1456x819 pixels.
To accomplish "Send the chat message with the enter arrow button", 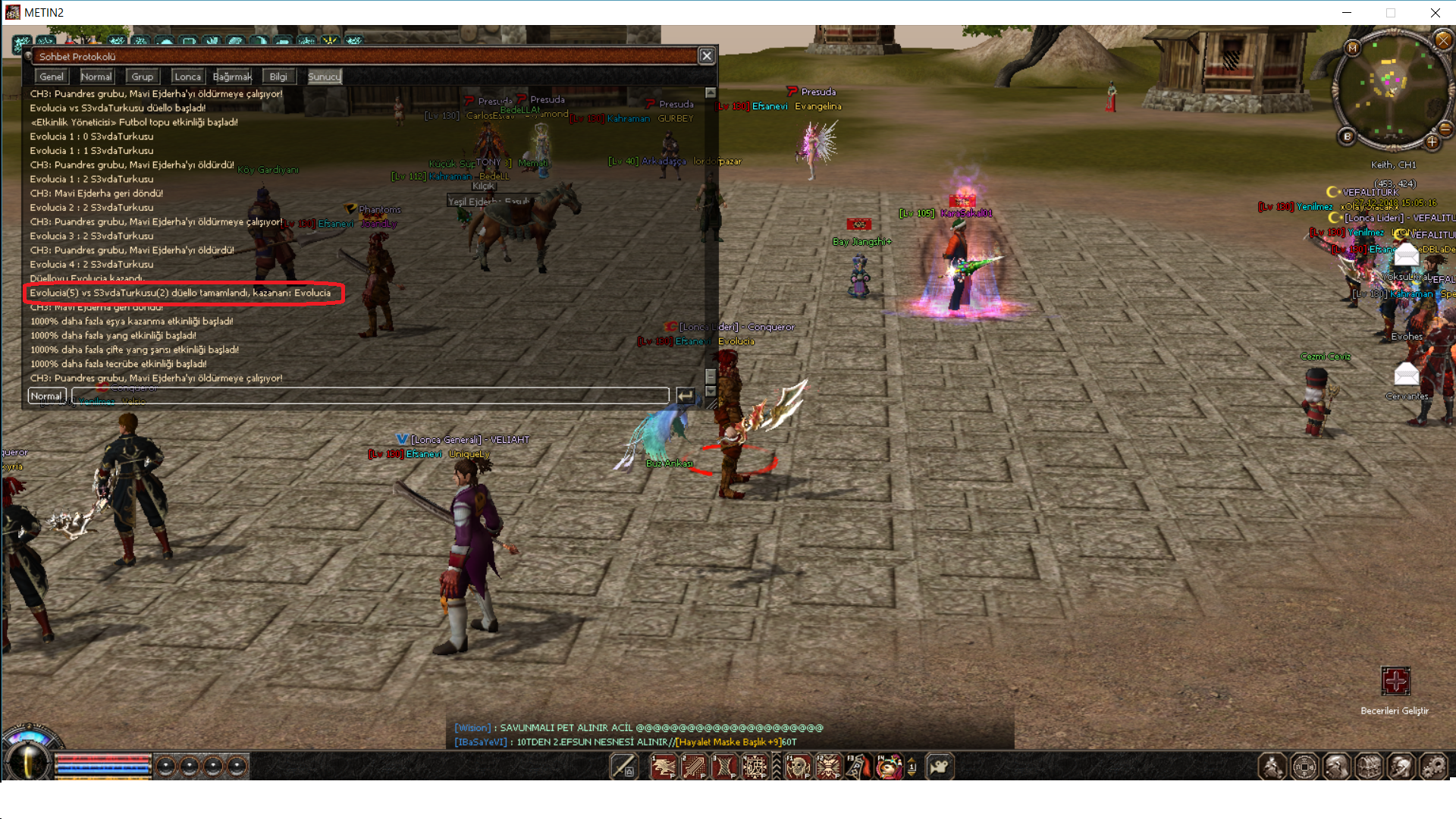I will click(x=686, y=396).
